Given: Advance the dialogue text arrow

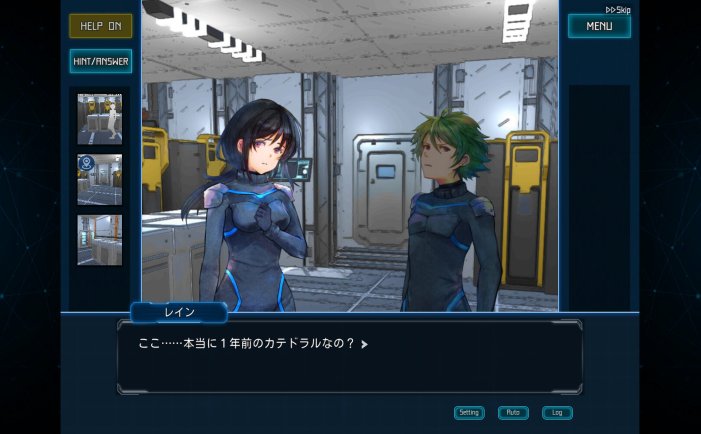Looking at the screenshot, I should point(365,344).
